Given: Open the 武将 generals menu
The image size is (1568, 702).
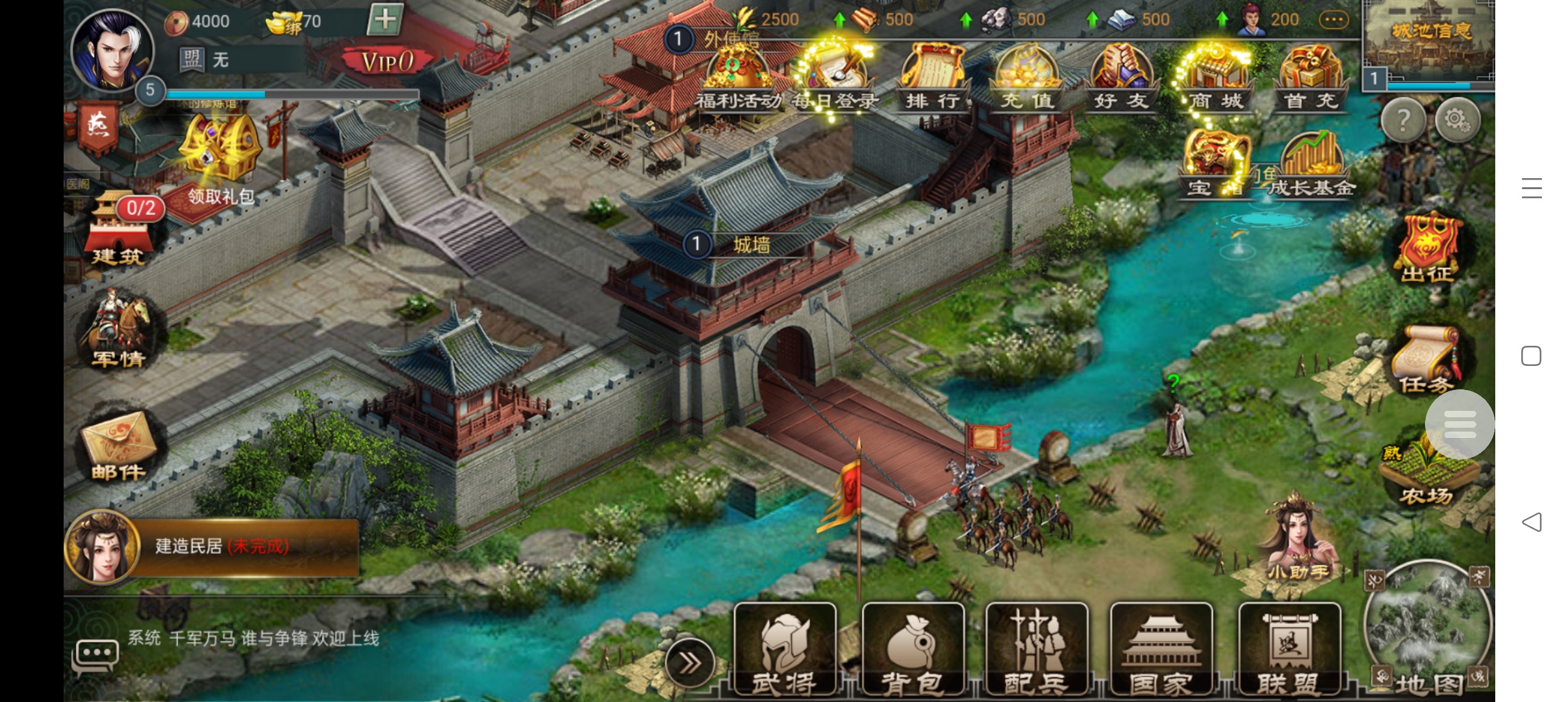Looking at the screenshot, I should pos(785,650).
